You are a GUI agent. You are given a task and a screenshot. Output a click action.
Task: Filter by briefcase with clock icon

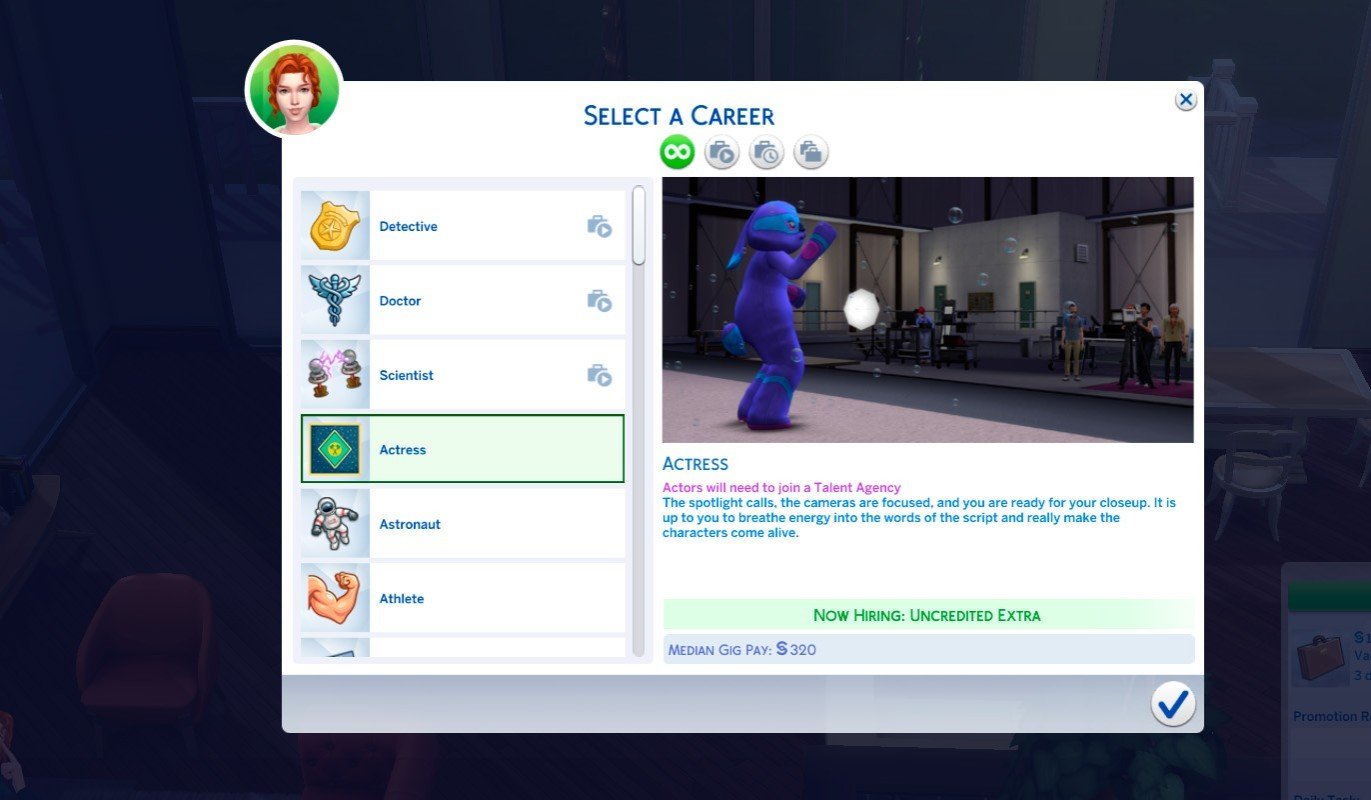point(766,153)
